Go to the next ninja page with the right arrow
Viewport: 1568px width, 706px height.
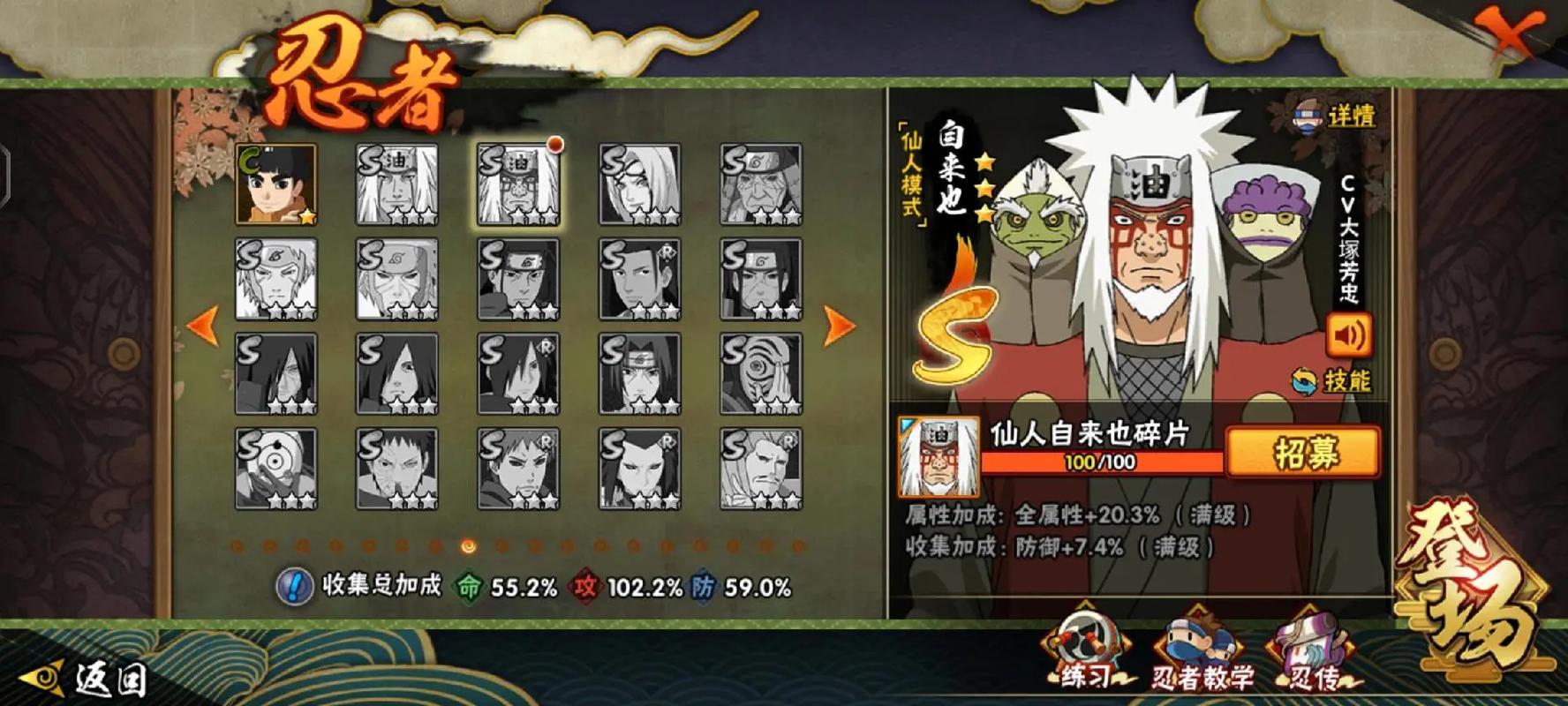tap(839, 326)
